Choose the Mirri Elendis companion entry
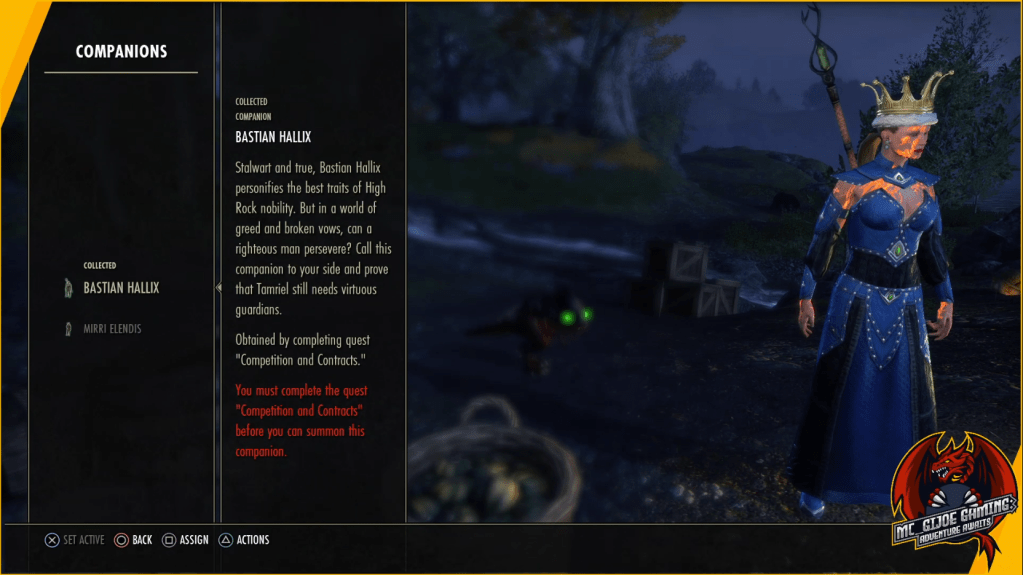The image size is (1023, 575). click(112, 328)
